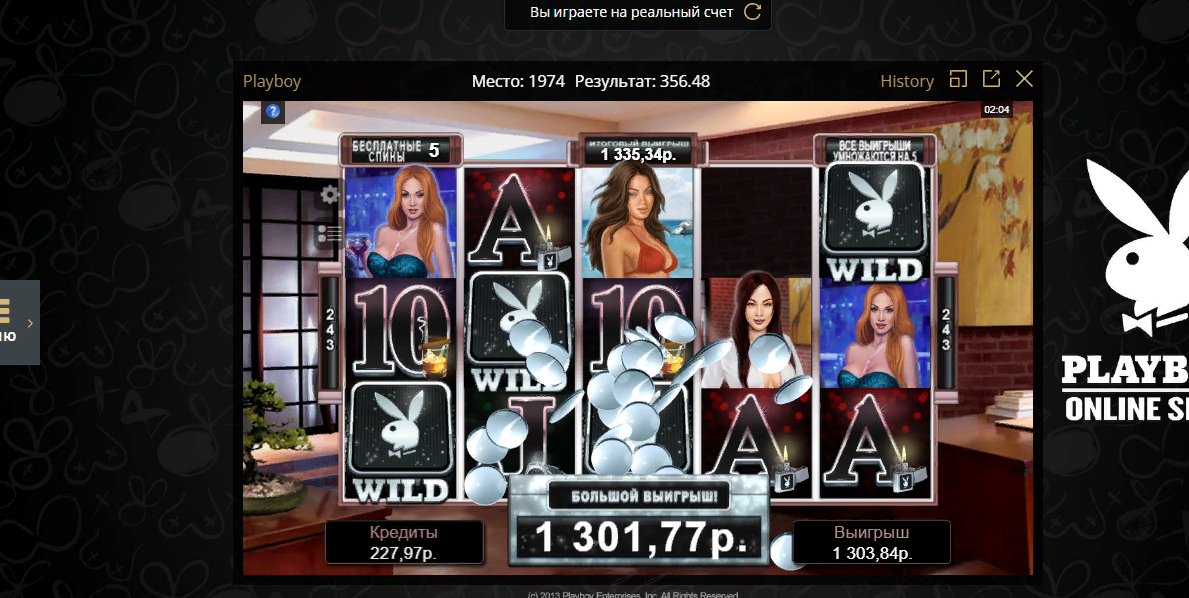Pop the game out into a new window

[x=991, y=79]
